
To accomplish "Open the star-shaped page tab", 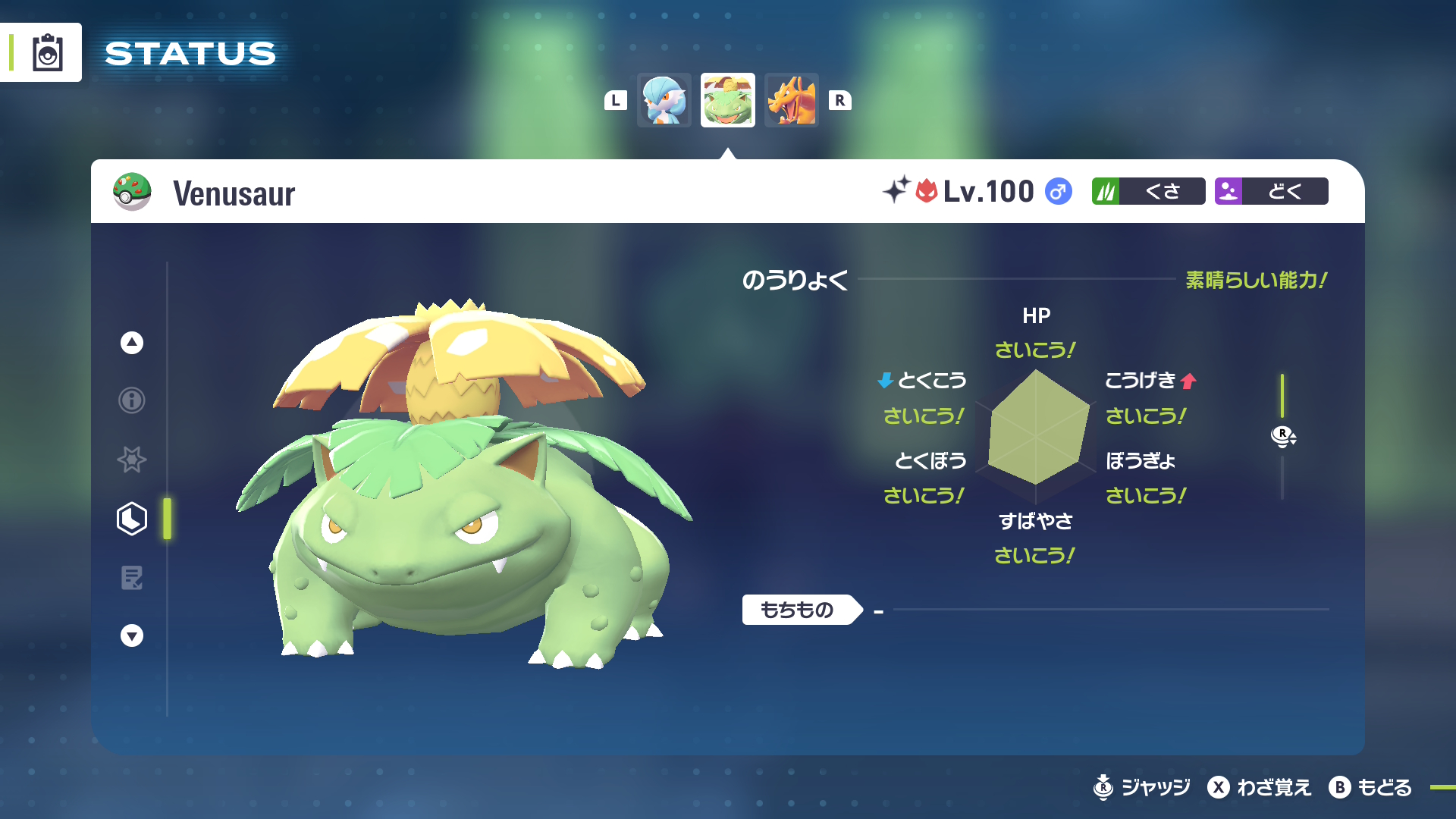I will click(x=132, y=460).
